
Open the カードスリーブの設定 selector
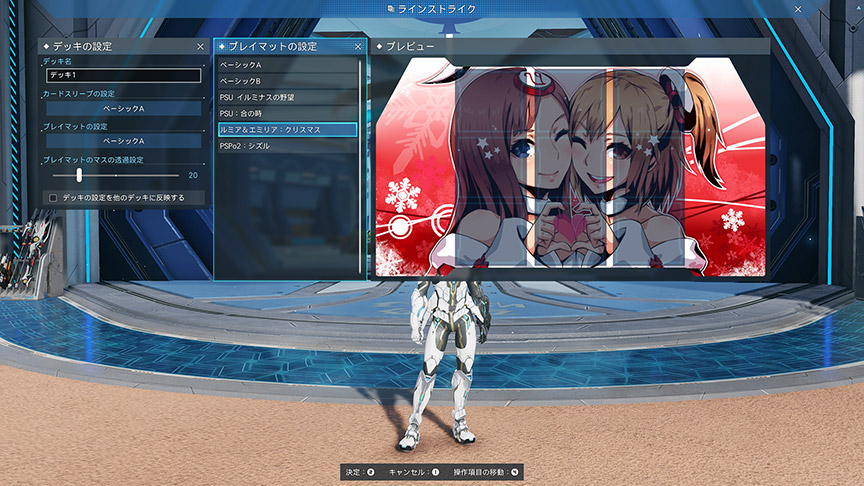click(123, 108)
